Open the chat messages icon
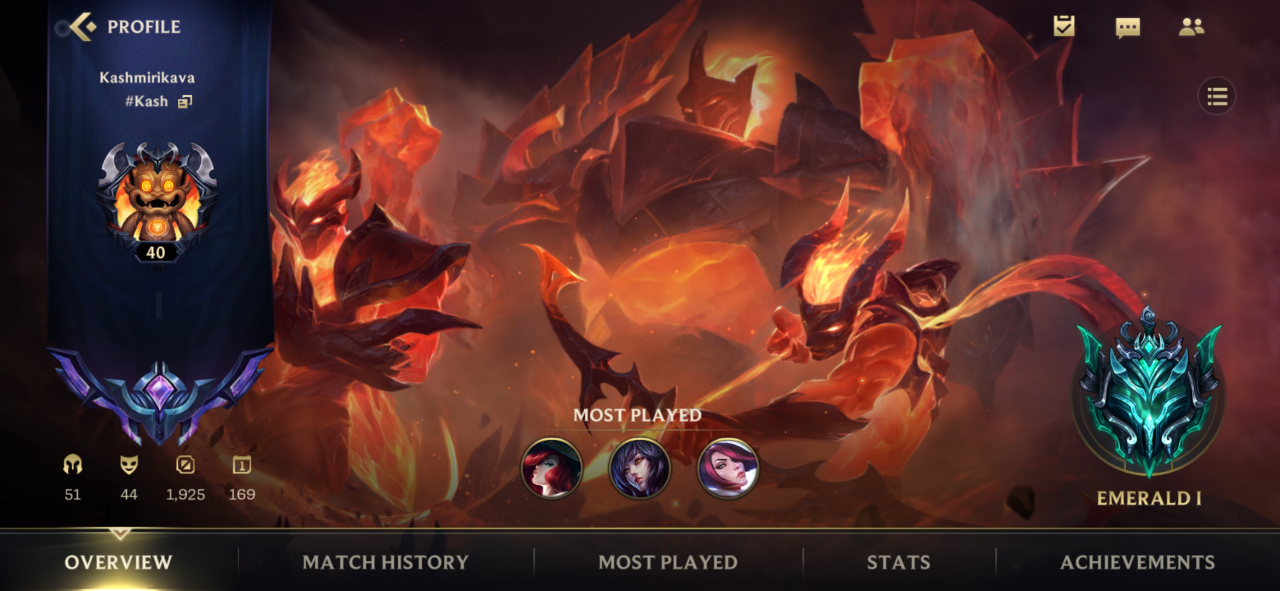1280x591 pixels. click(x=1128, y=27)
